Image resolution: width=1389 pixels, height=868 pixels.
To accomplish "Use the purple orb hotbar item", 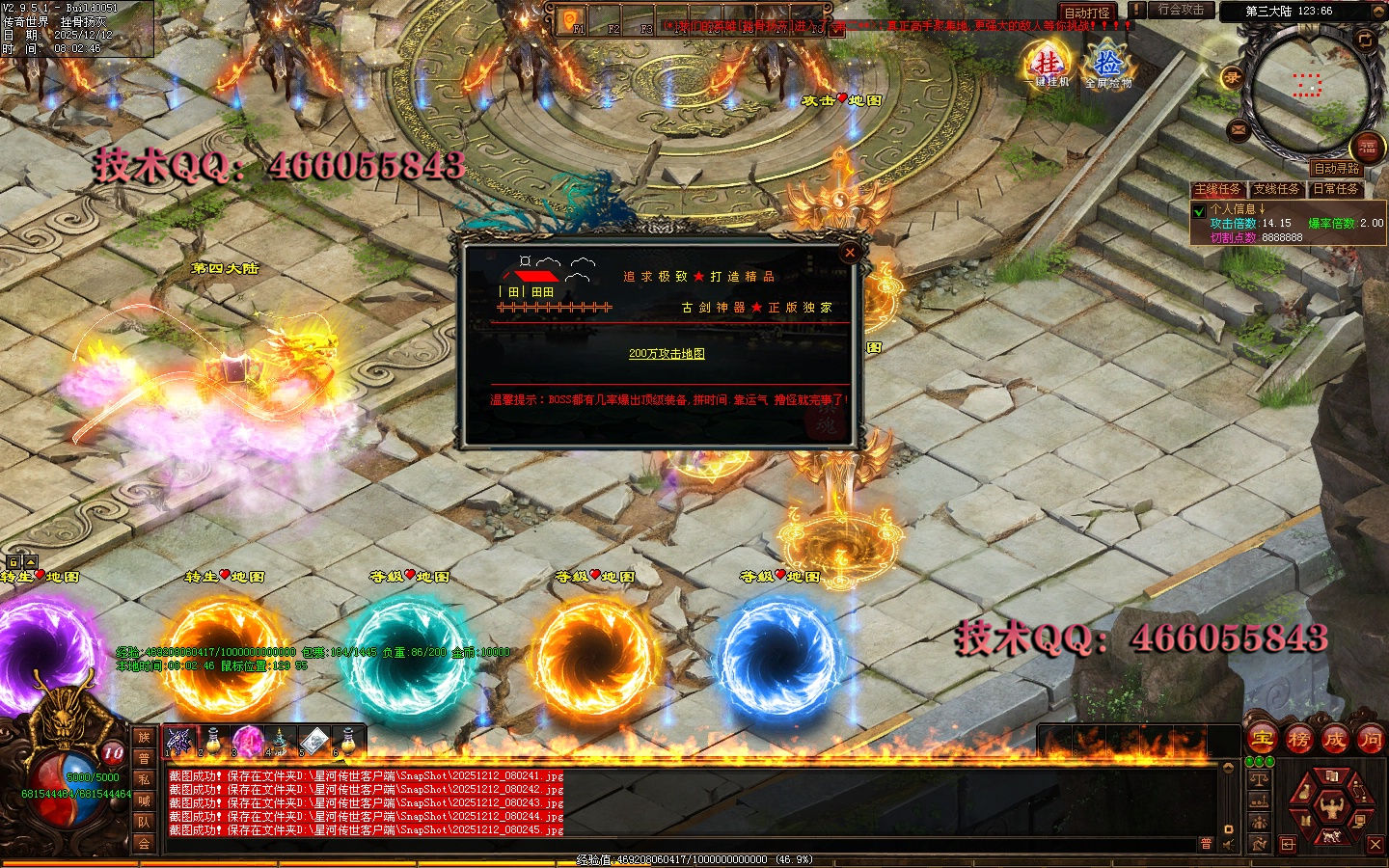I will point(247,741).
